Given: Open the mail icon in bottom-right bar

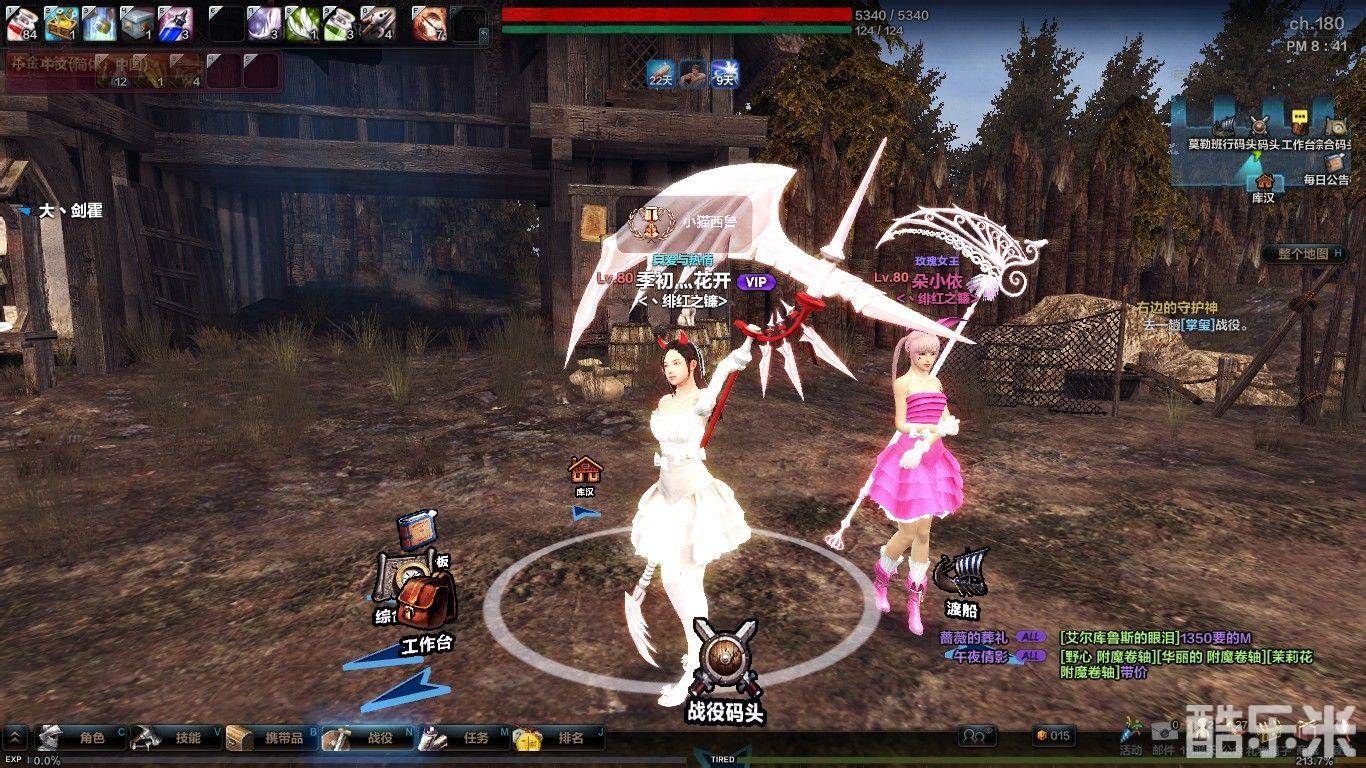Looking at the screenshot, I should tap(1167, 730).
